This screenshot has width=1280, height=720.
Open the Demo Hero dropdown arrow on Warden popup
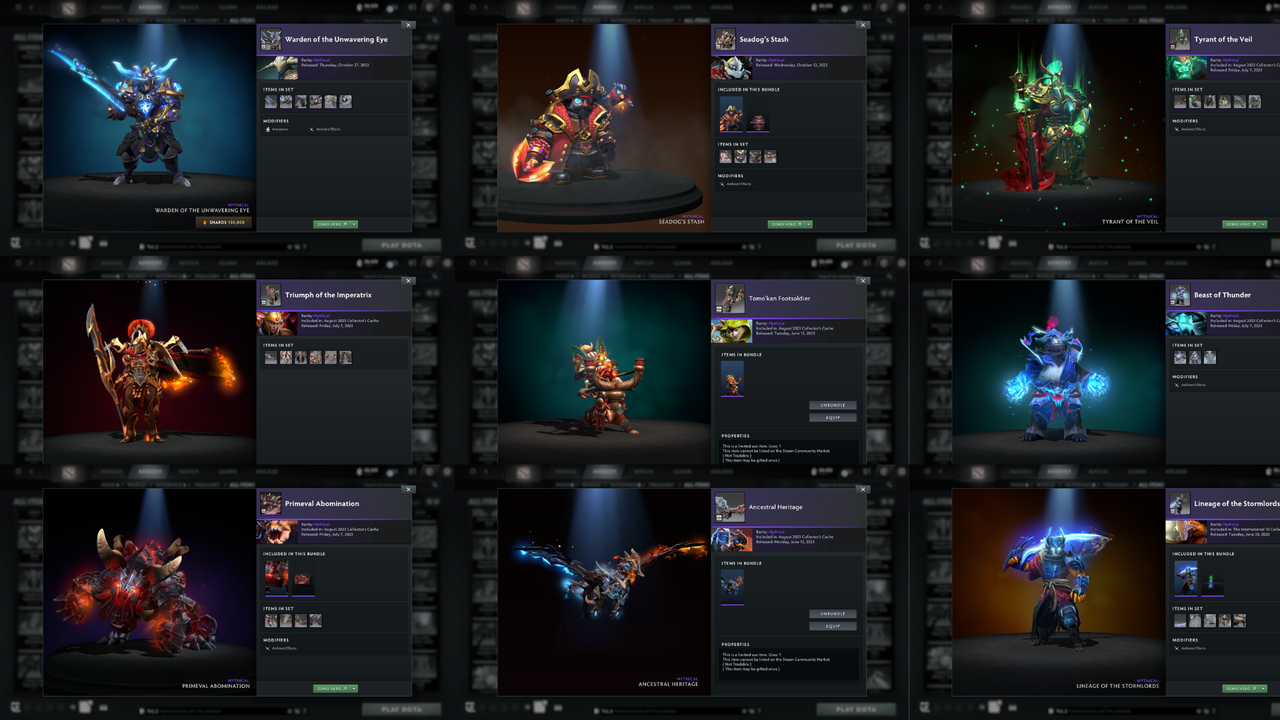tap(354, 224)
